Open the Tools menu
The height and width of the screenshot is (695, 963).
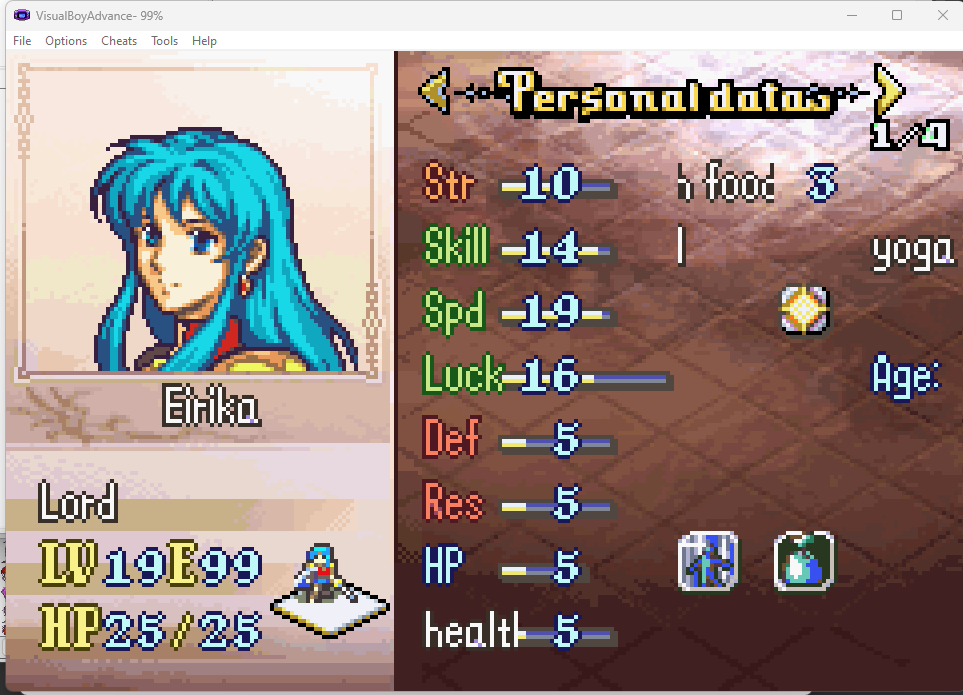(x=164, y=41)
